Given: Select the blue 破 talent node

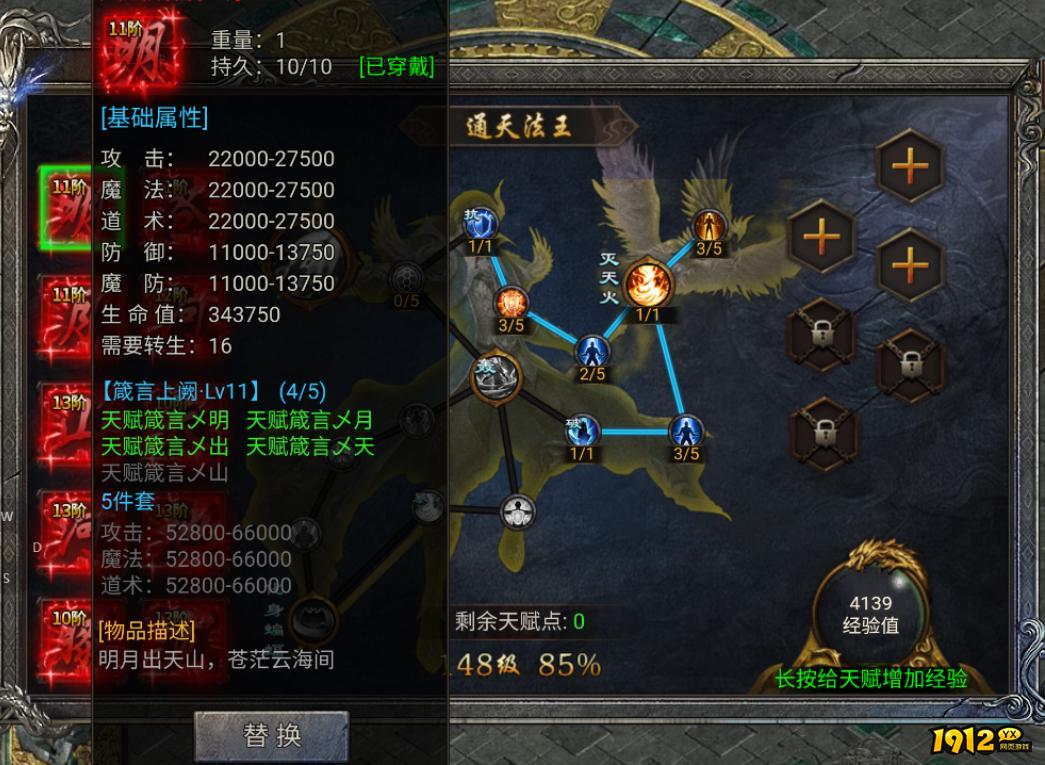Looking at the screenshot, I should [x=582, y=431].
